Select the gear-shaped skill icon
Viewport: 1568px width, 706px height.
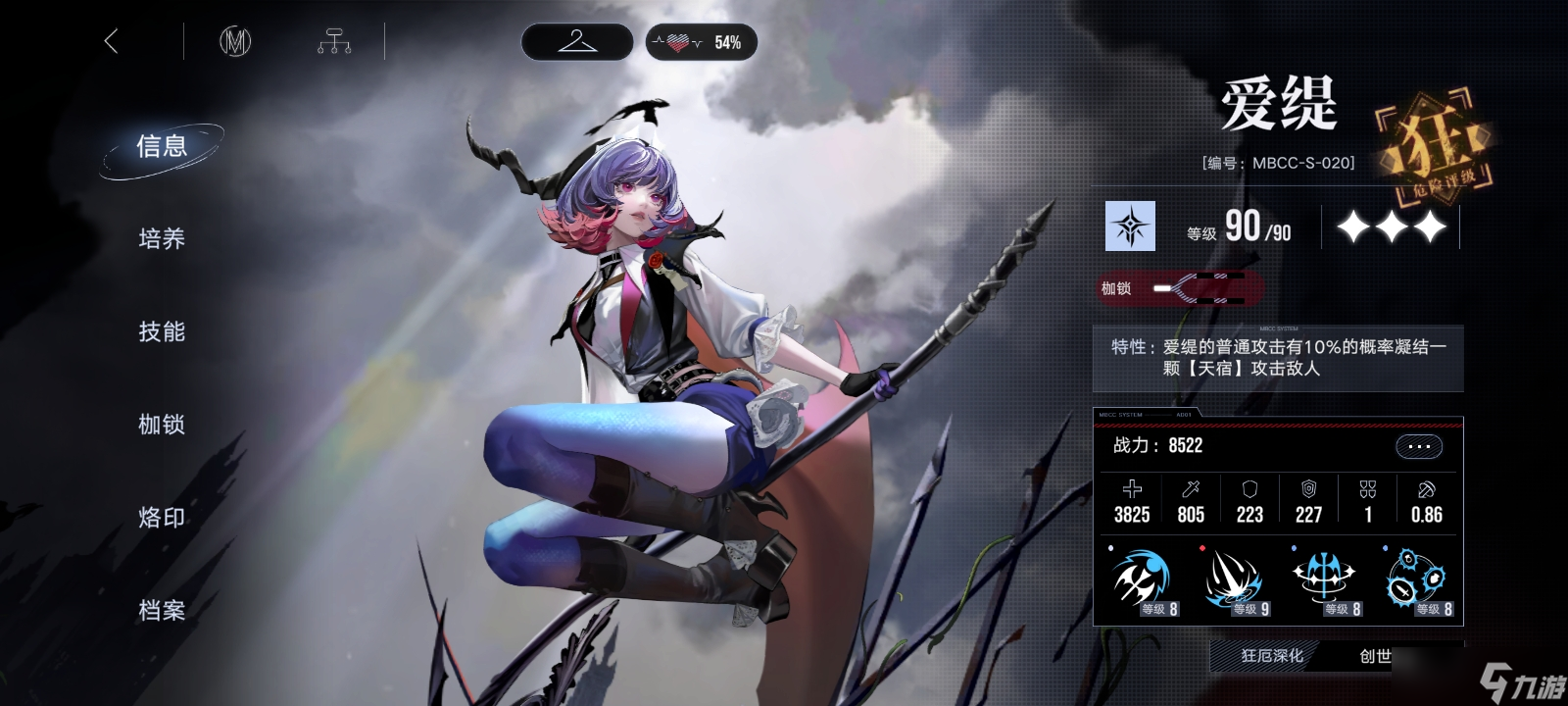(1417, 580)
